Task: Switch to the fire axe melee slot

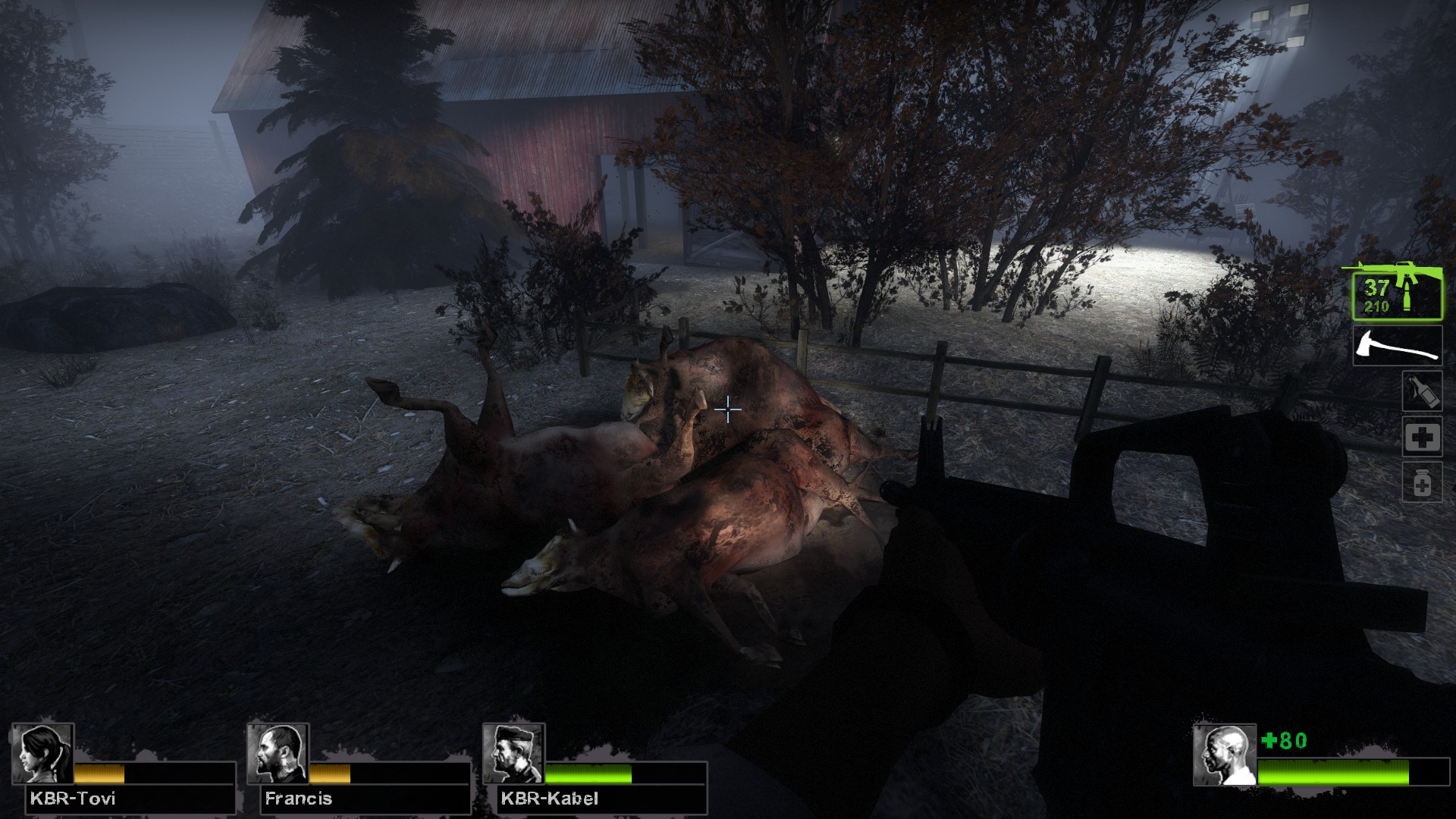Action: (1397, 346)
